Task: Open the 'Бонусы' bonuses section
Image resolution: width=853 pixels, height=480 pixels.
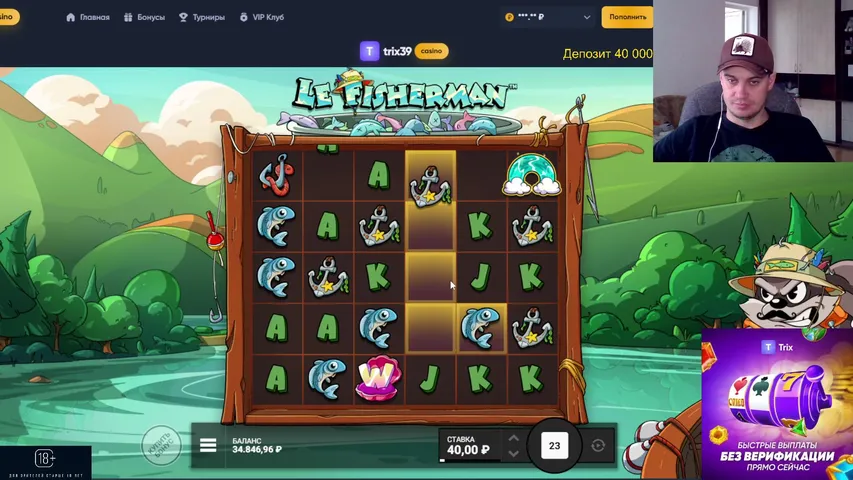Action: pyautogui.click(x=144, y=17)
